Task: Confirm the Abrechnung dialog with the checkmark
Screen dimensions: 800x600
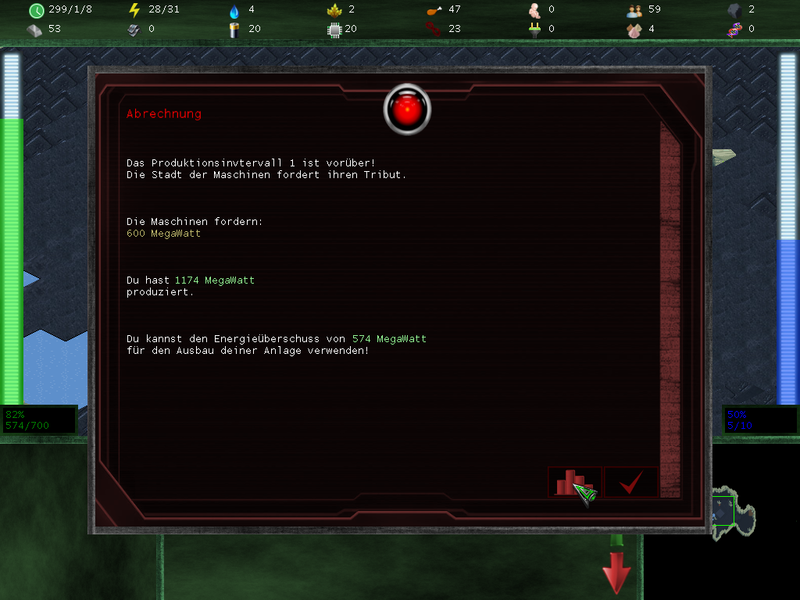Action: 630,482
